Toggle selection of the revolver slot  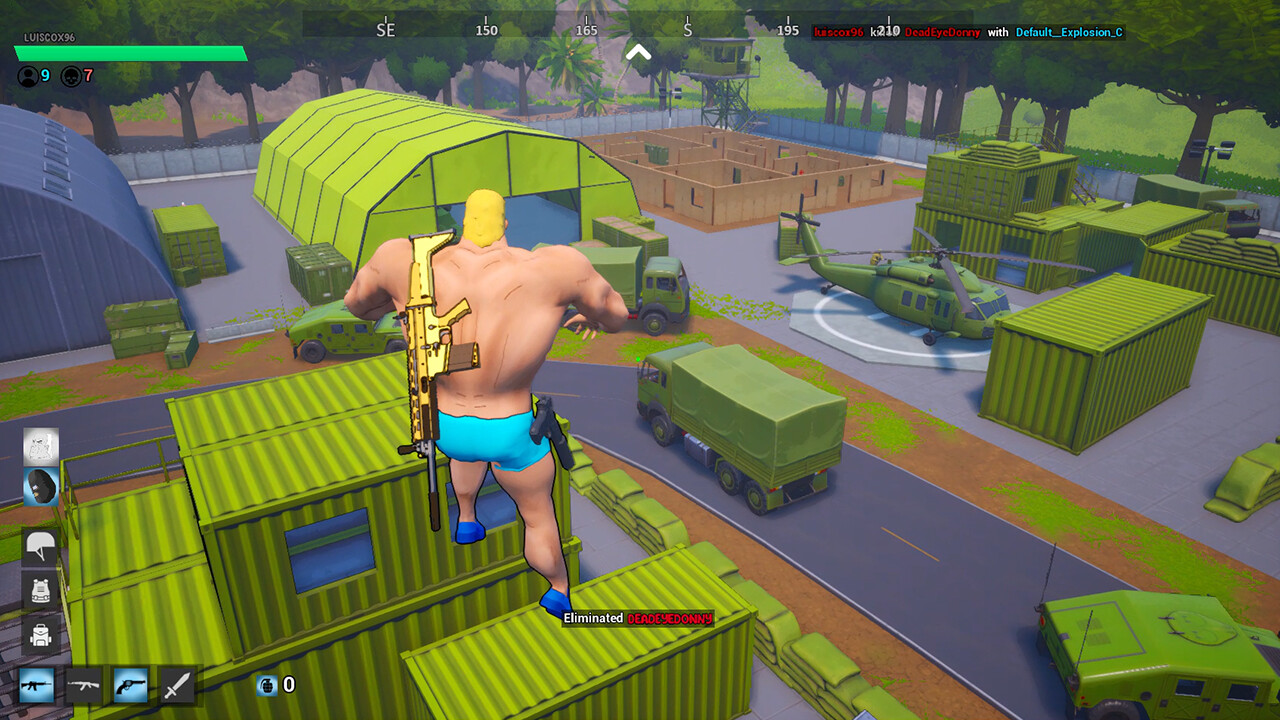point(132,687)
